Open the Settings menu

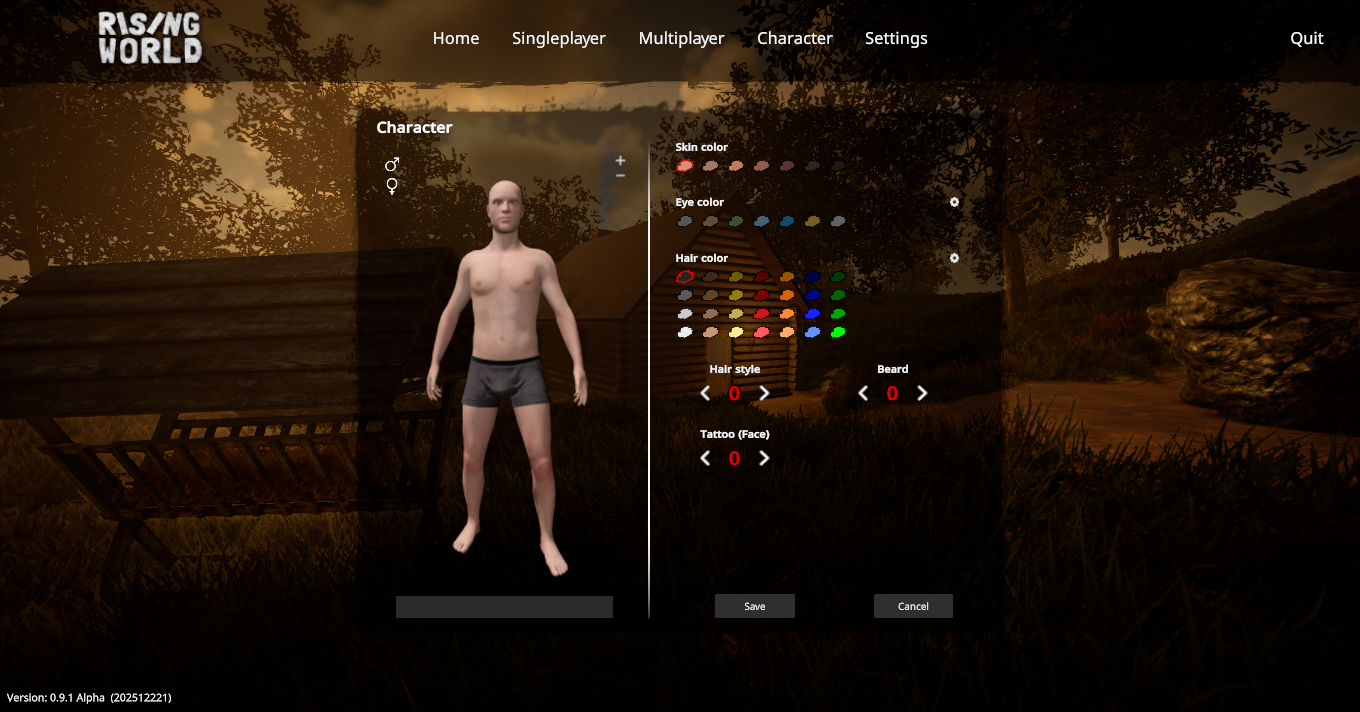pyautogui.click(x=895, y=38)
